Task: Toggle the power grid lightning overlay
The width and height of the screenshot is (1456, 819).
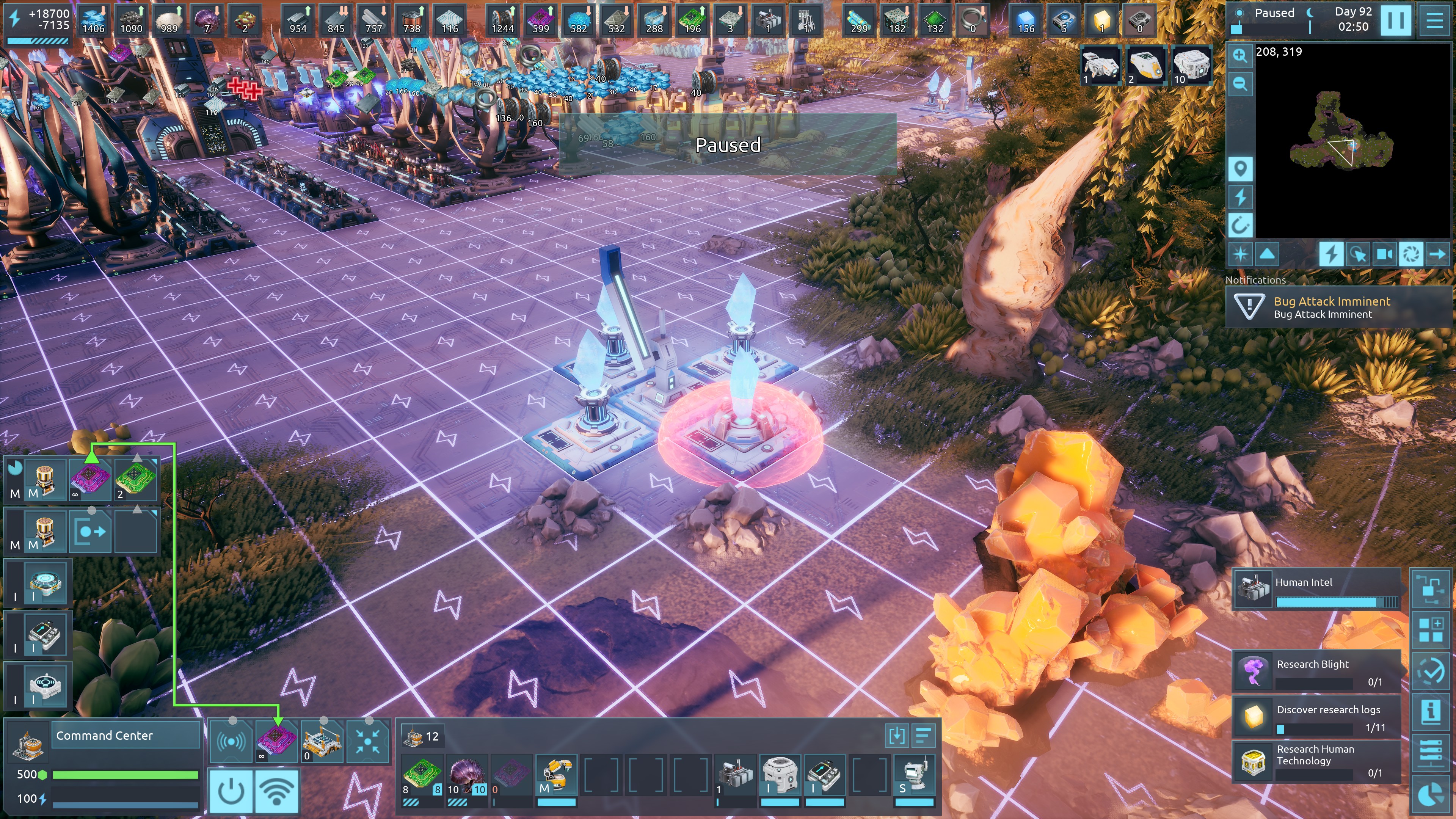Action: tap(1331, 254)
